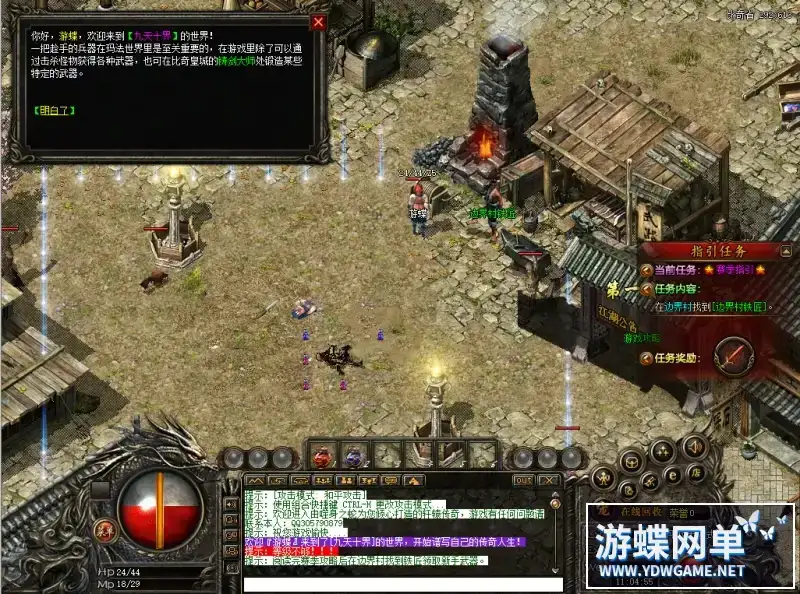
Task: Choose the 【明白了】 dialogue reply
Action: click(x=53, y=110)
